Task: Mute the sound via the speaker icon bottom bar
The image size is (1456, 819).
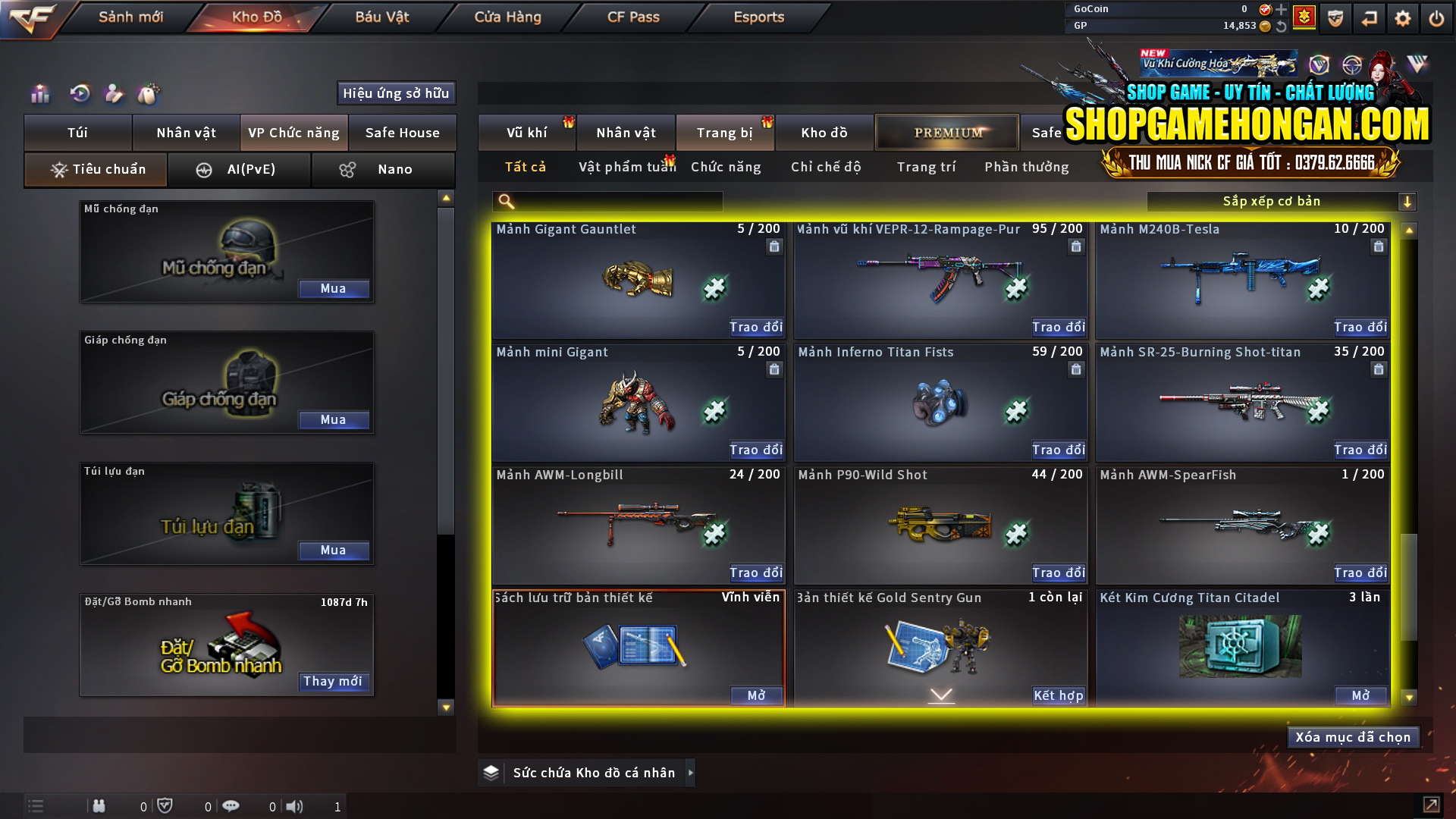Action: click(x=295, y=807)
